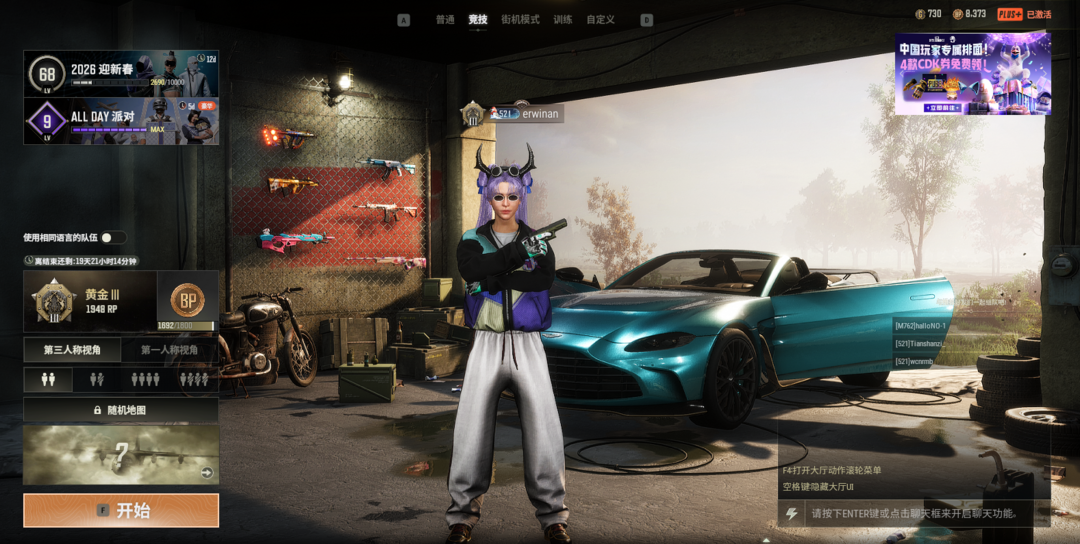
Task: Open the ALL DAY 派对 event banner
Action: [x=121, y=121]
